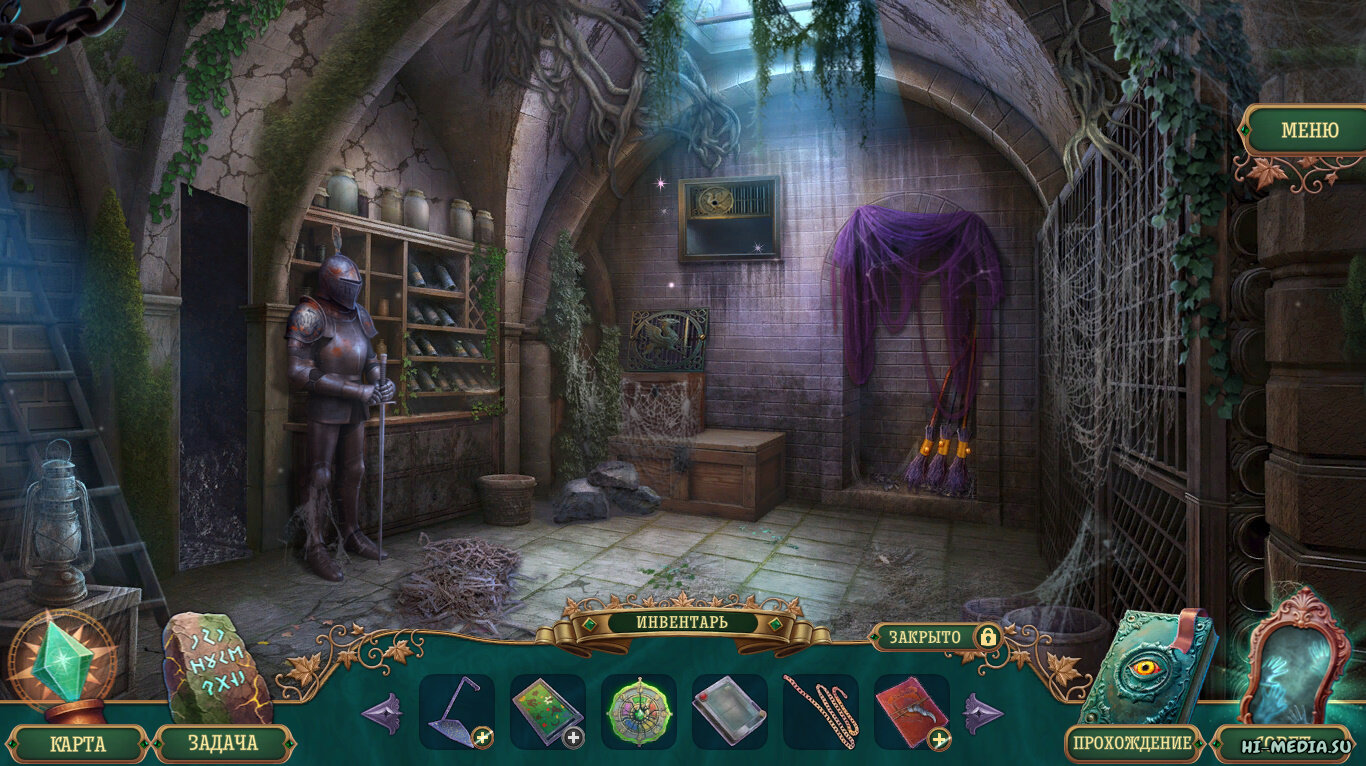Pick the round green amulet item
Screen dimensions: 1366x766
pos(638,711)
